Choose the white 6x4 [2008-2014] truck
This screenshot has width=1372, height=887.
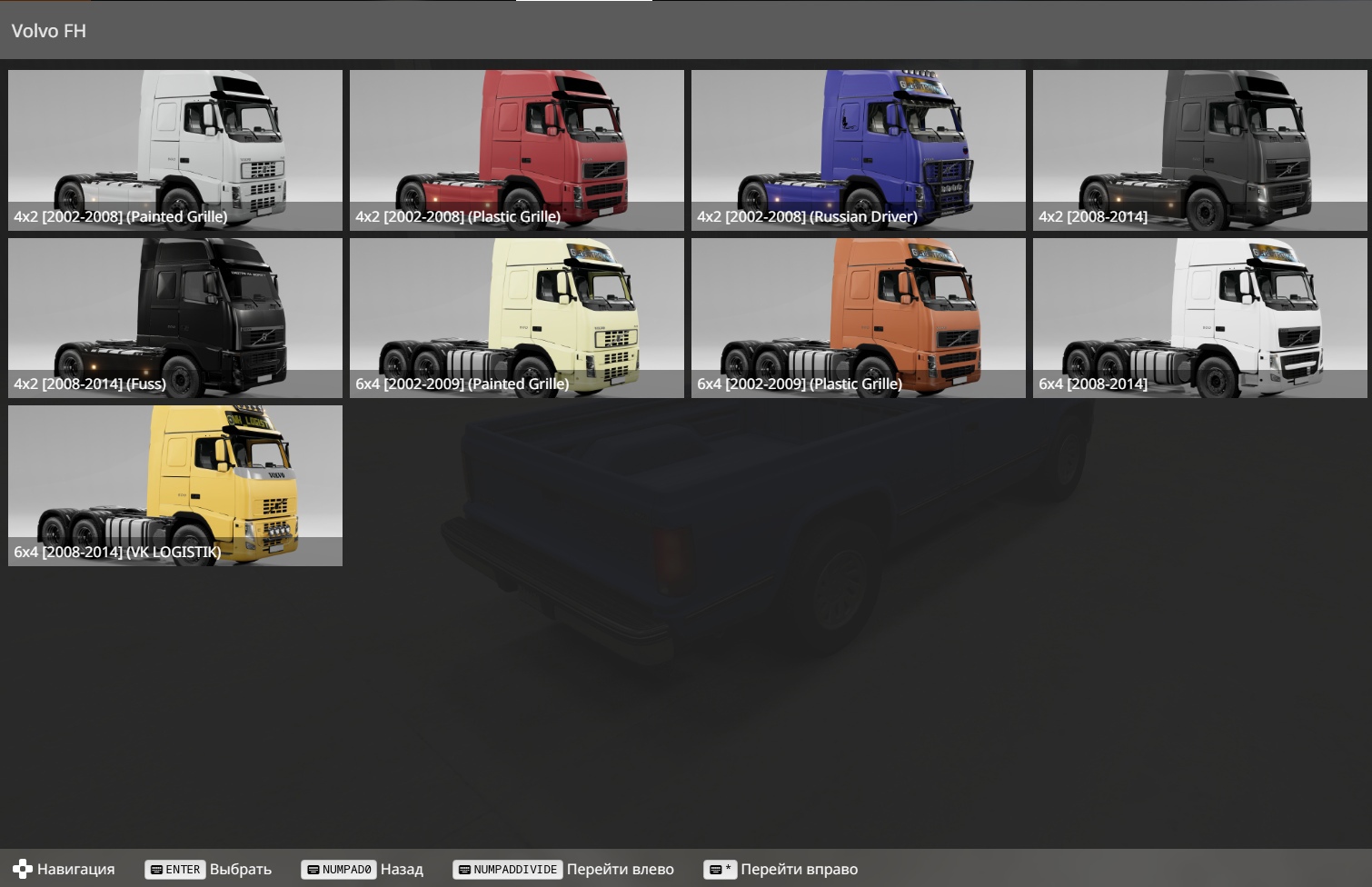tap(1199, 317)
